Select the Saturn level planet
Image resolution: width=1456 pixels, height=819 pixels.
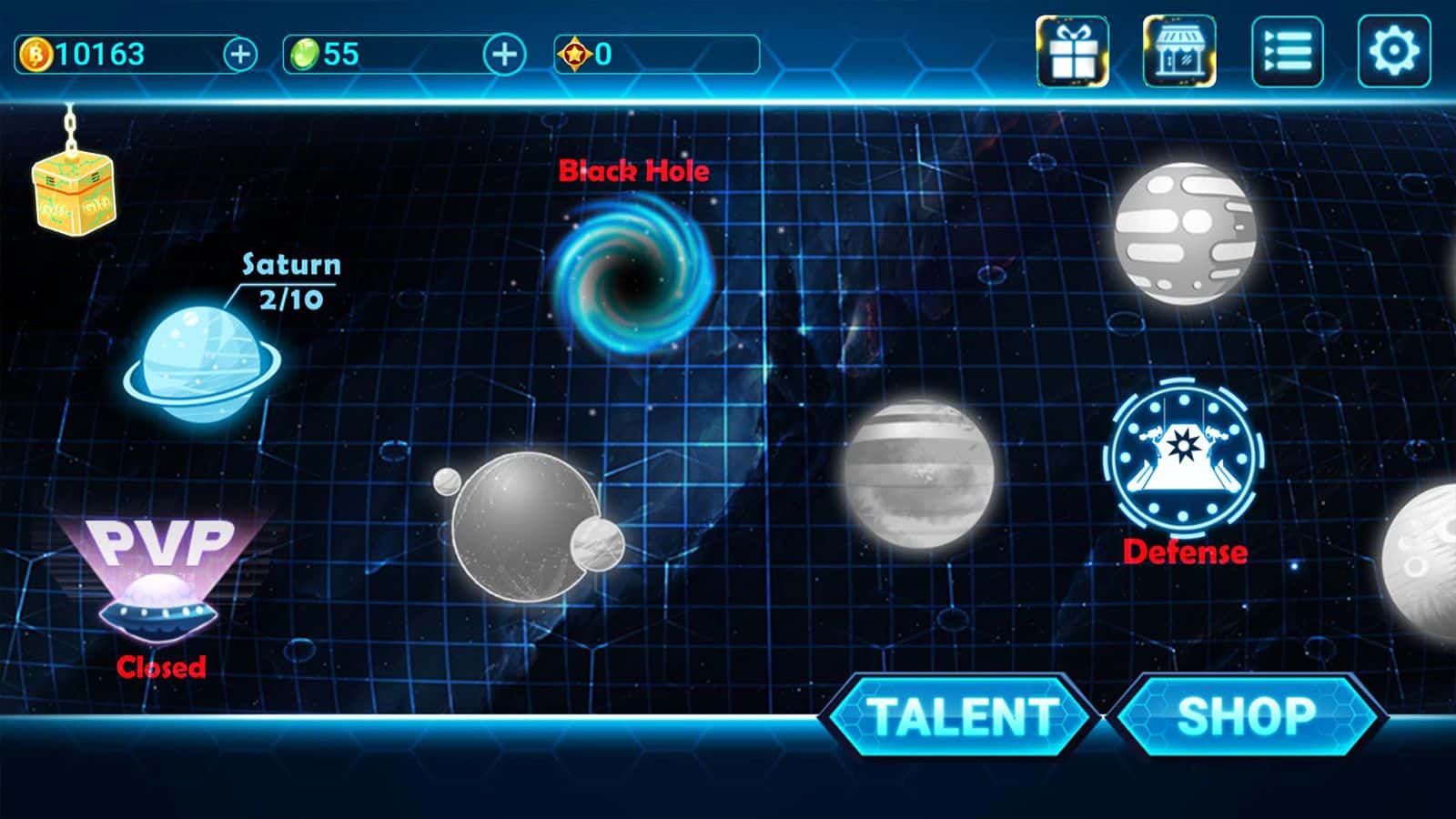click(x=202, y=364)
